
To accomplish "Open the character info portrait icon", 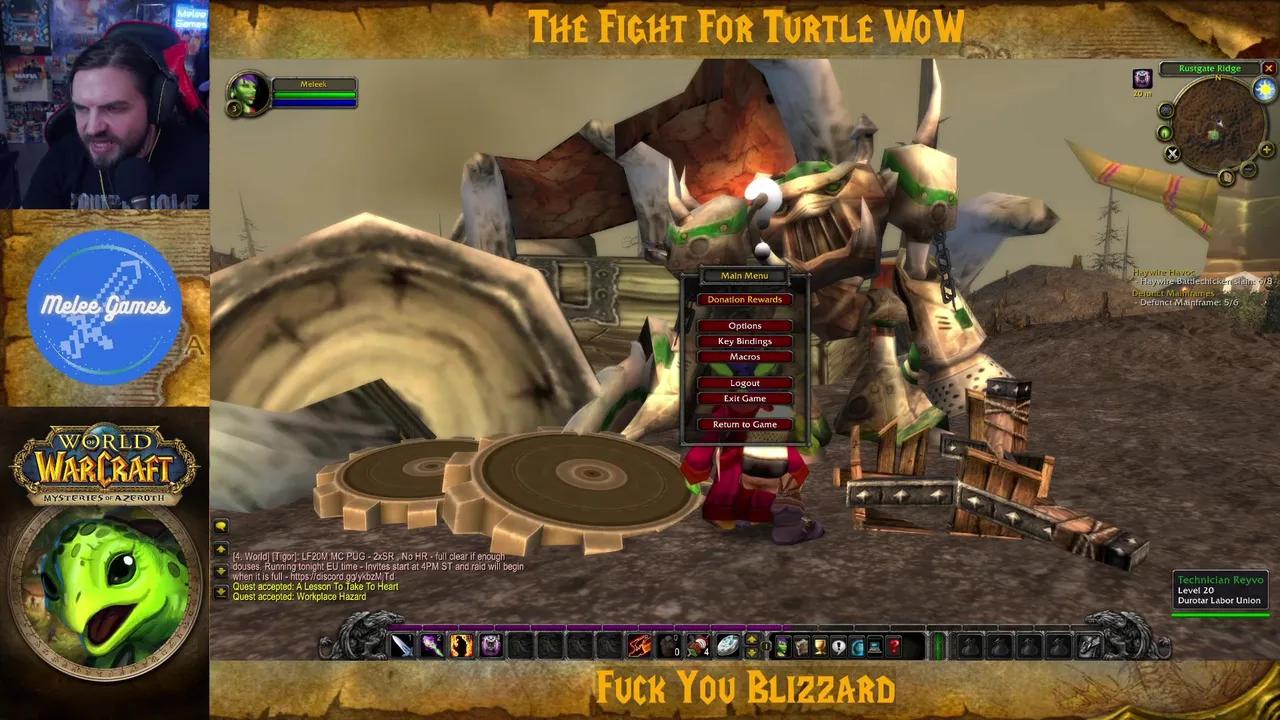I will click(783, 645).
